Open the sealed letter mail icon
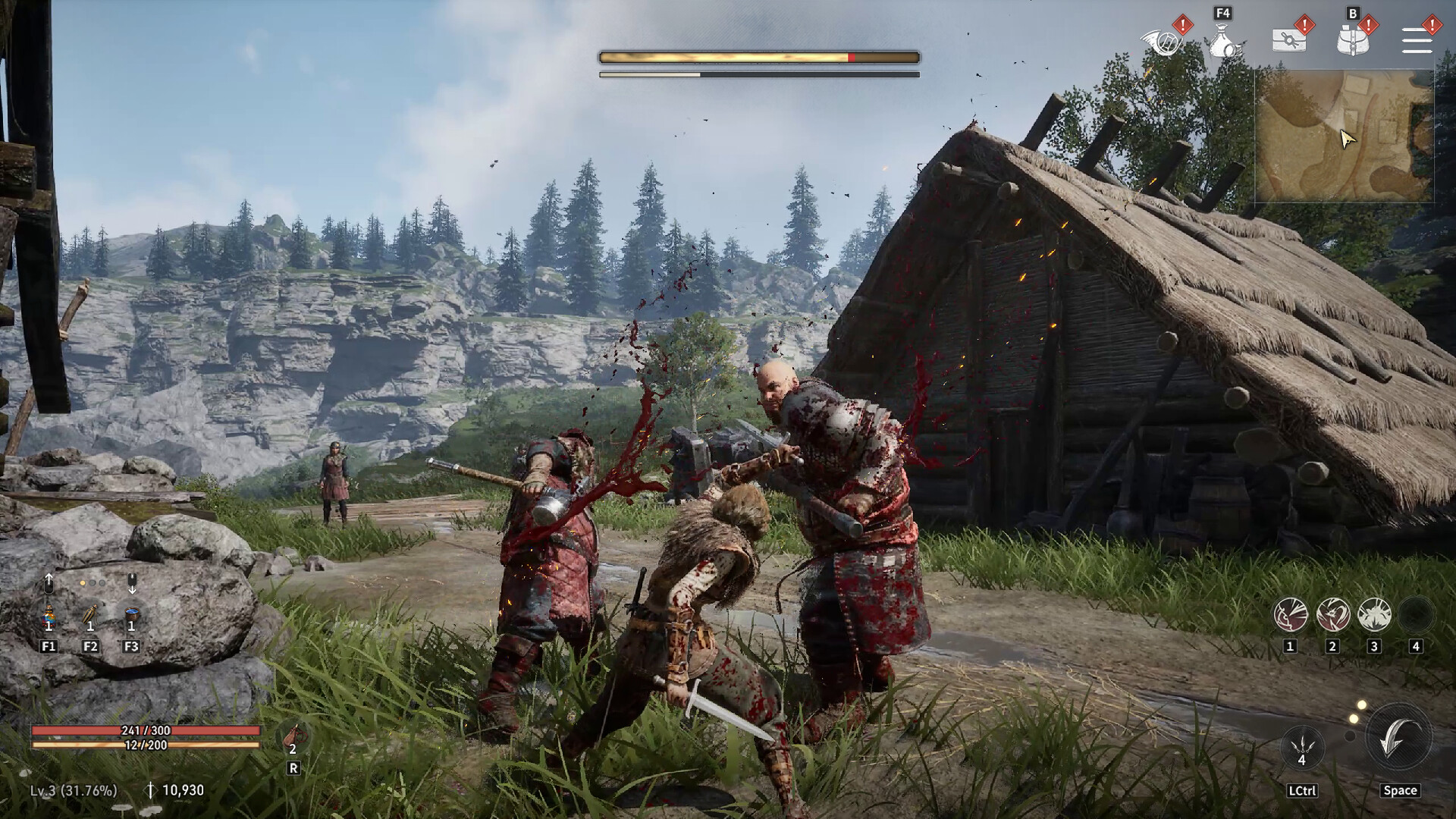 [x=1288, y=41]
